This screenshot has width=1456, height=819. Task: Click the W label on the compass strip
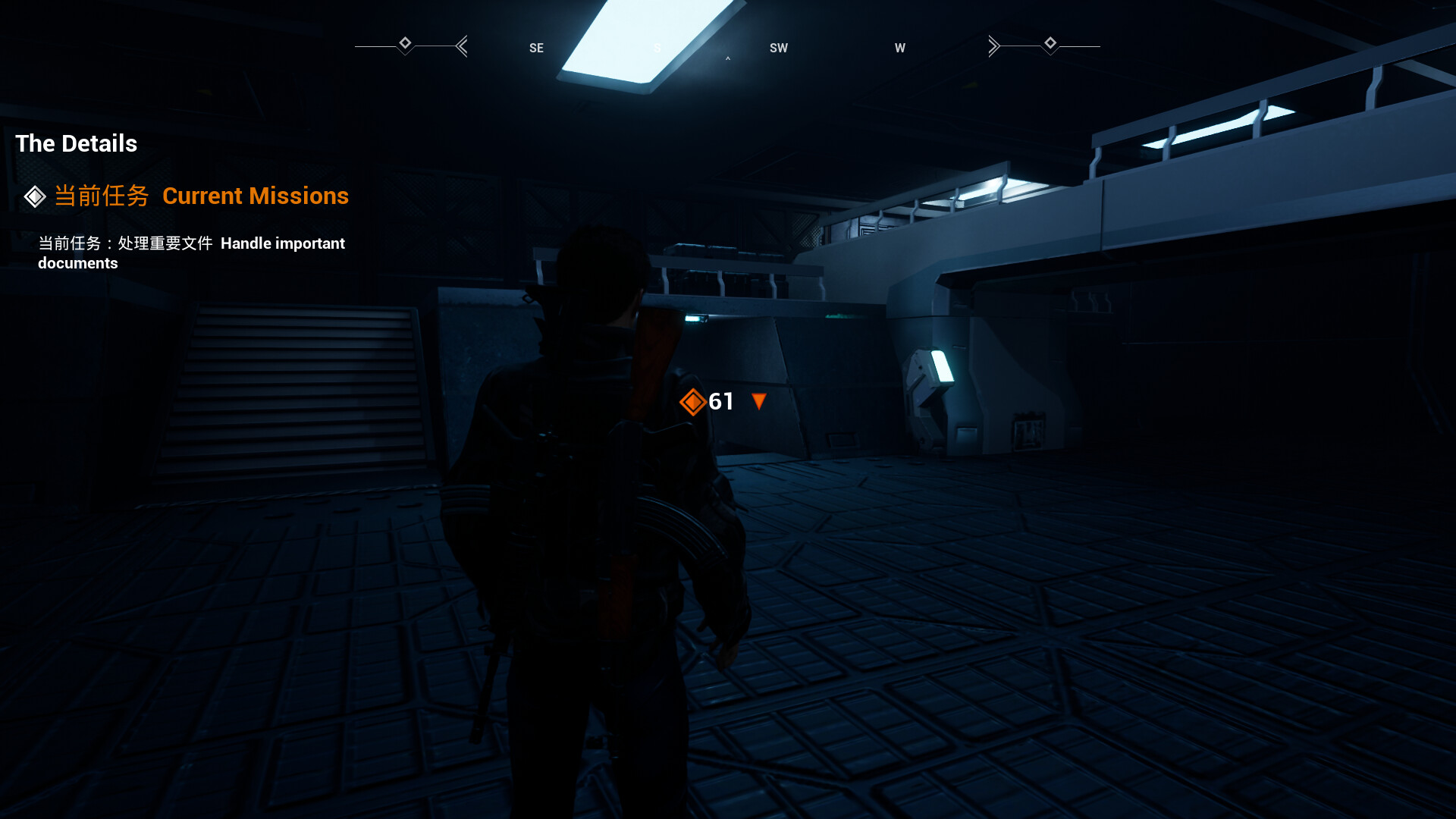pyautogui.click(x=900, y=47)
